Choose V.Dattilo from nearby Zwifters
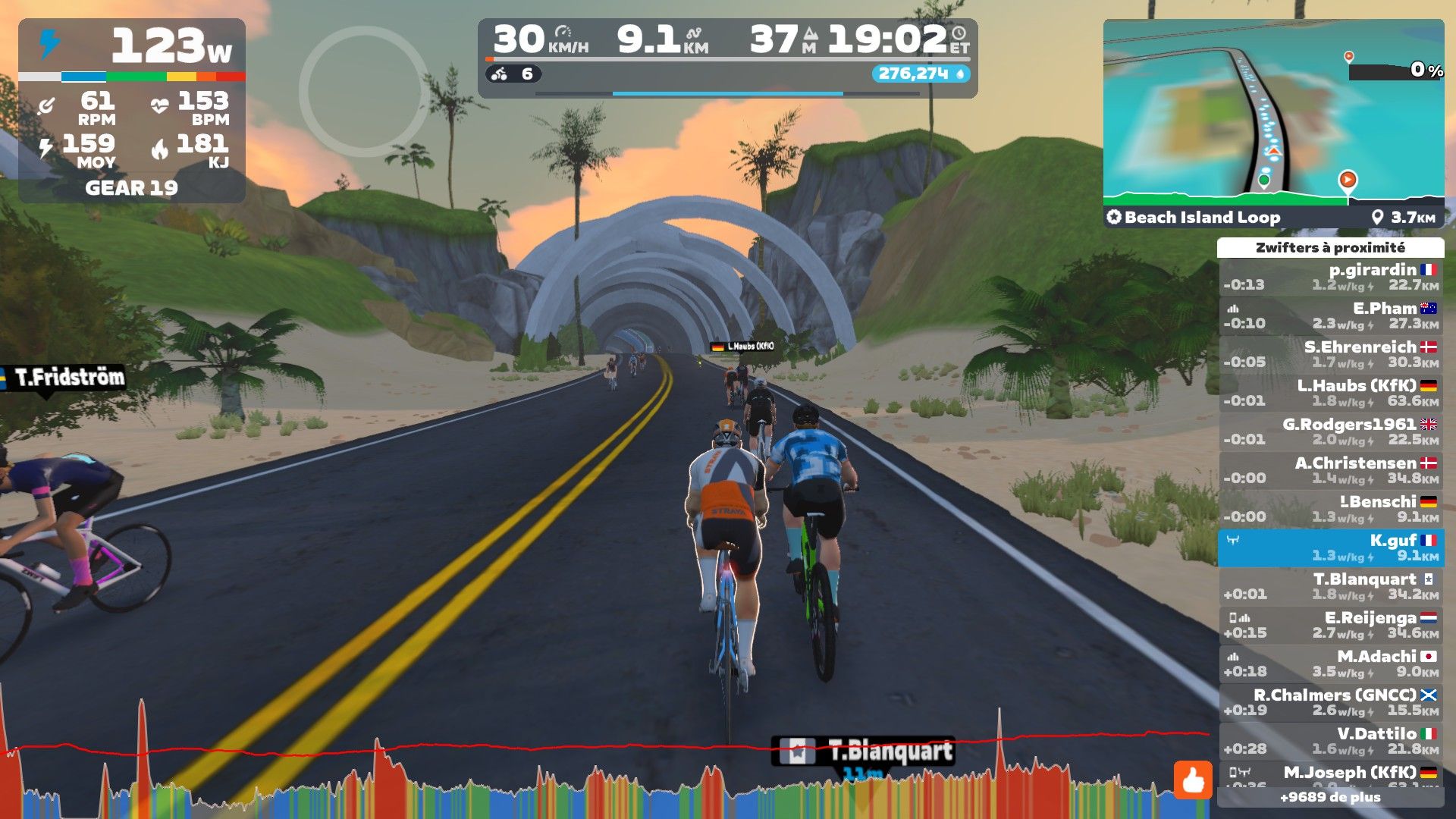Screen dimensions: 1456x819 pyautogui.click(x=1330, y=741)
